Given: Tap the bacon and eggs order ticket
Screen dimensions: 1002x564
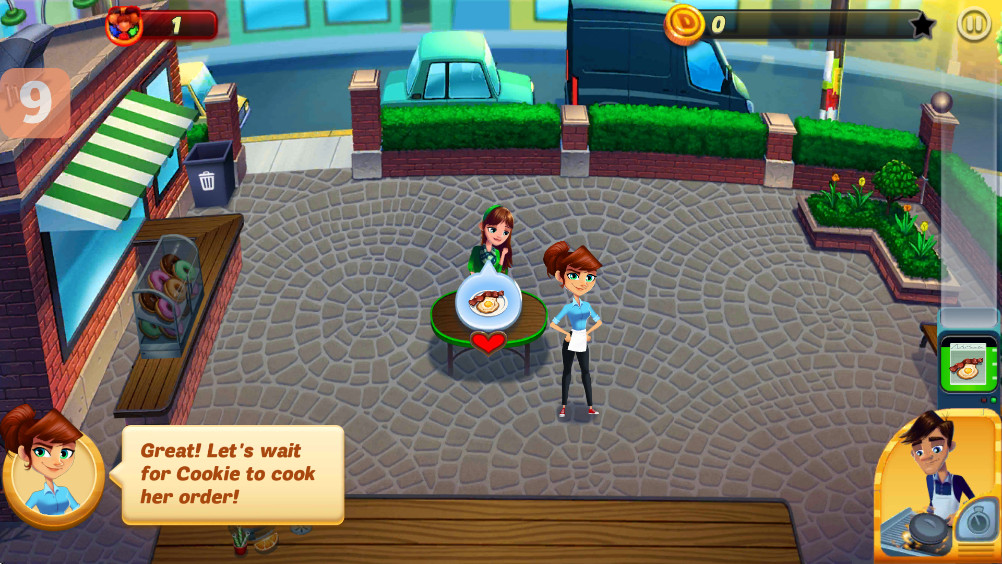Looking at the screenshot, I should pyautogui.click(x=964, y=363).
